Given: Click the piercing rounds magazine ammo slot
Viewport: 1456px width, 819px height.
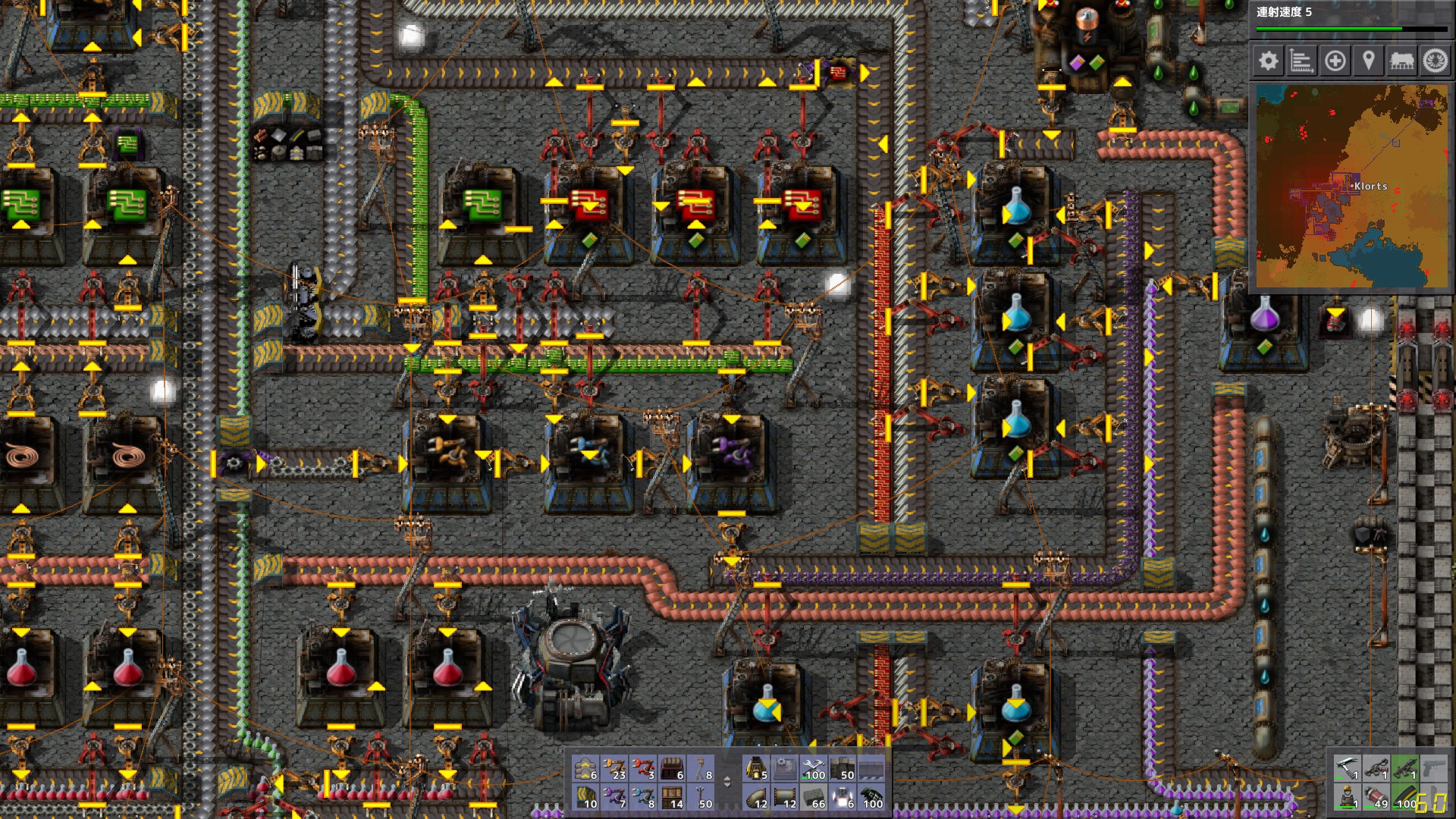Looking at the screenshot, I should tap(1405, 799).
